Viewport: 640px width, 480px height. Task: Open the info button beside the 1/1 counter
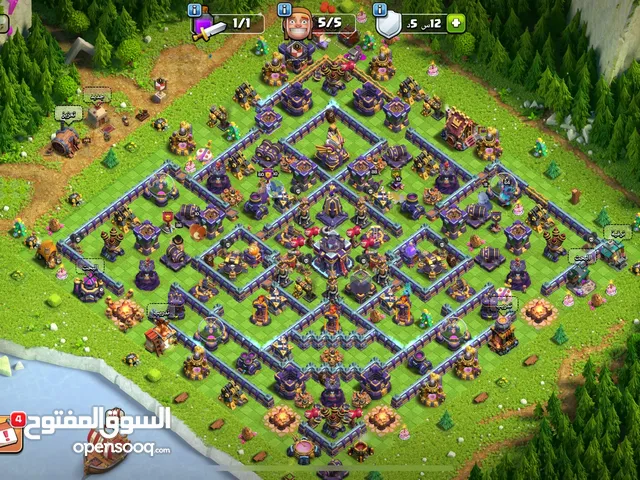(x=195, y=9)
